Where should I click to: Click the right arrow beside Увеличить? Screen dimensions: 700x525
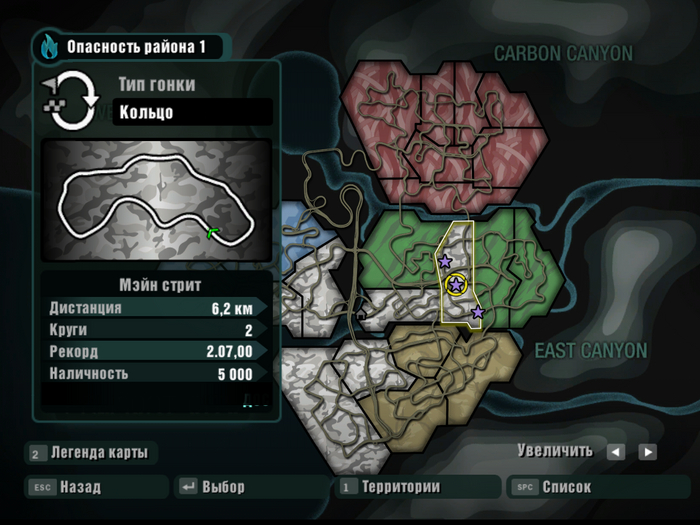click(648, 452)
